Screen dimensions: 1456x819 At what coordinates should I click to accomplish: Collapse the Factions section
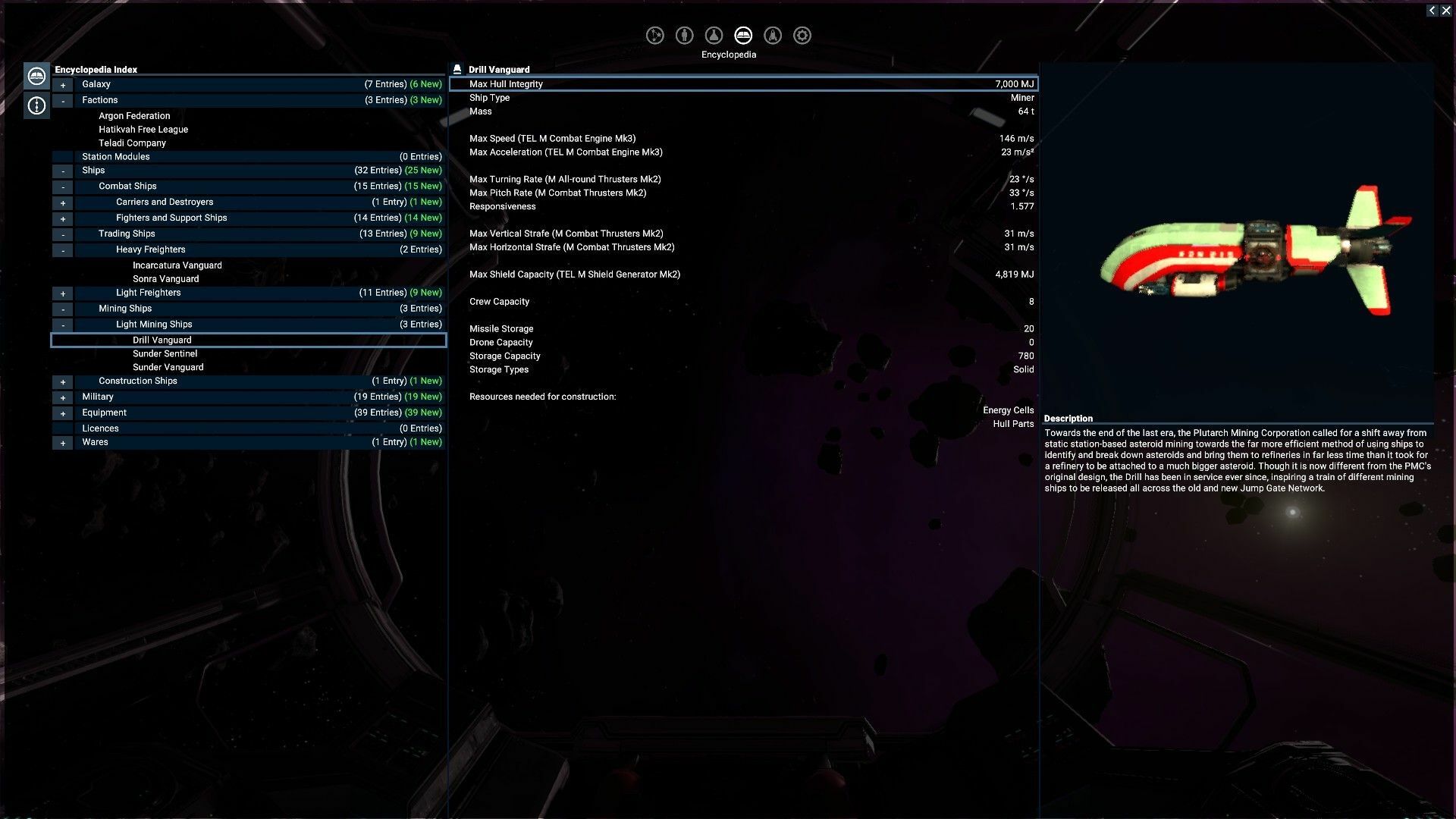pos(63,99)
